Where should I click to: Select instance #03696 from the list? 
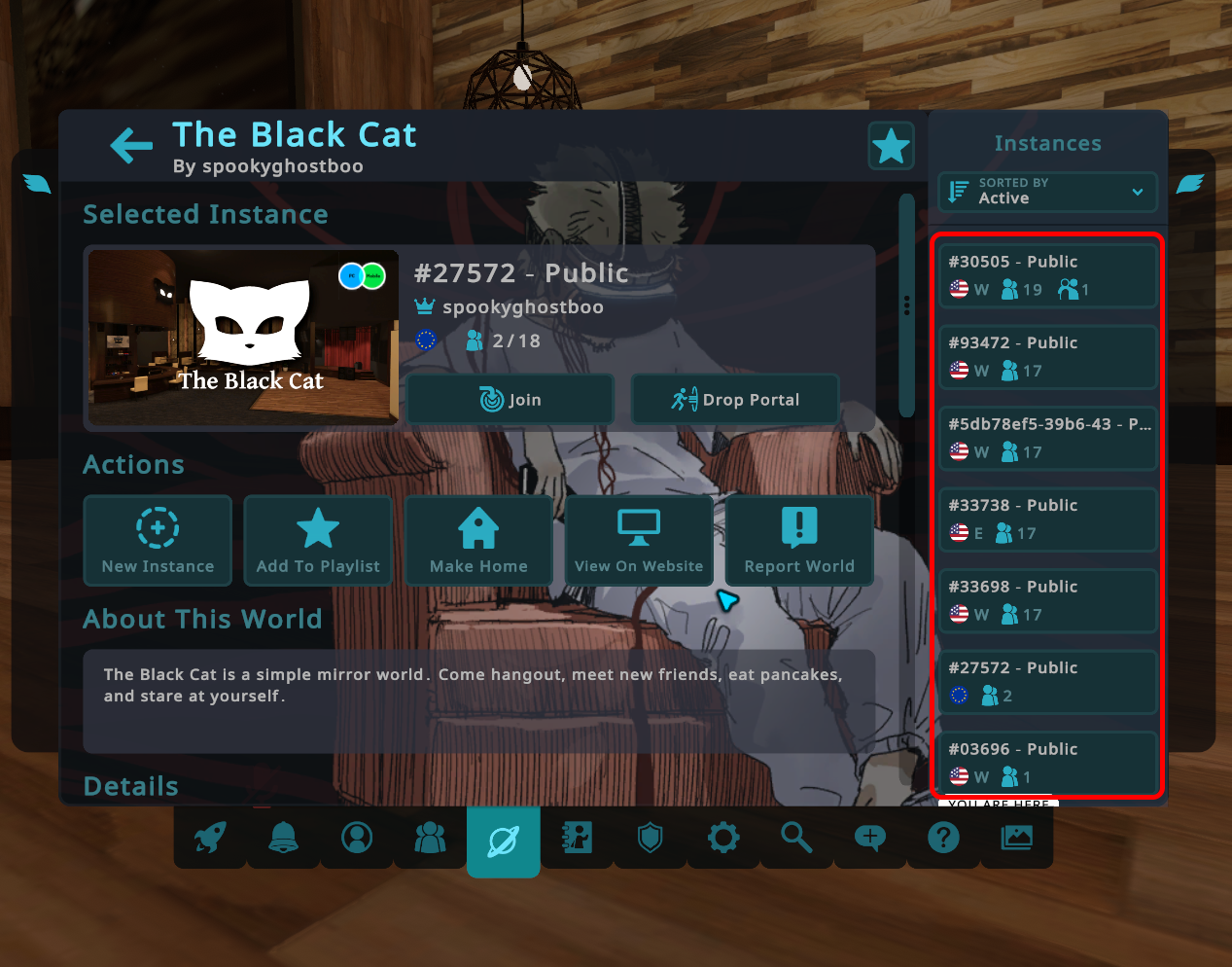[x=1048, y=763]
